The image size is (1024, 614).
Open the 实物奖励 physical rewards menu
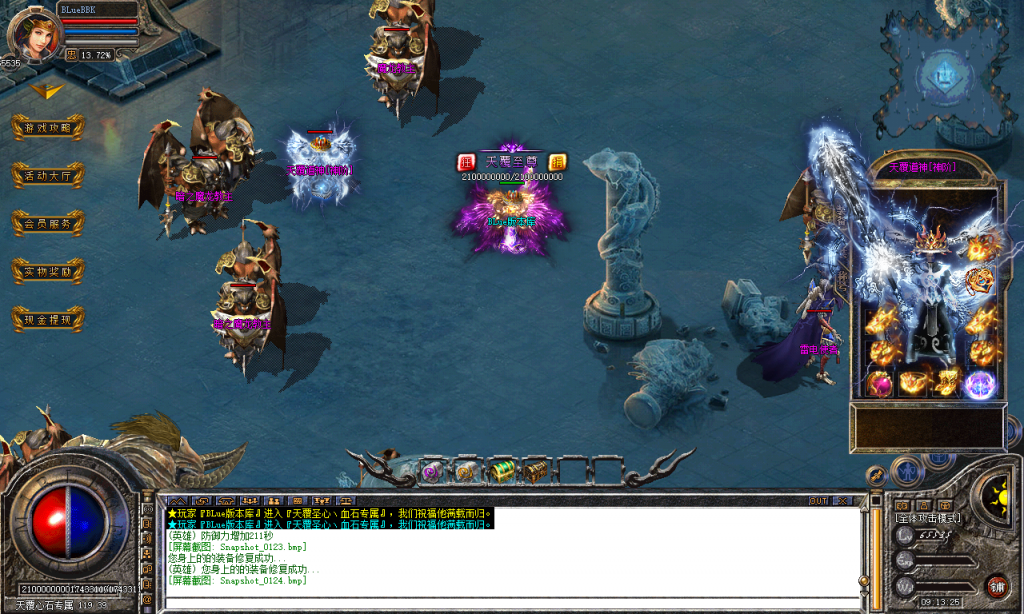(x=48, y=271)
